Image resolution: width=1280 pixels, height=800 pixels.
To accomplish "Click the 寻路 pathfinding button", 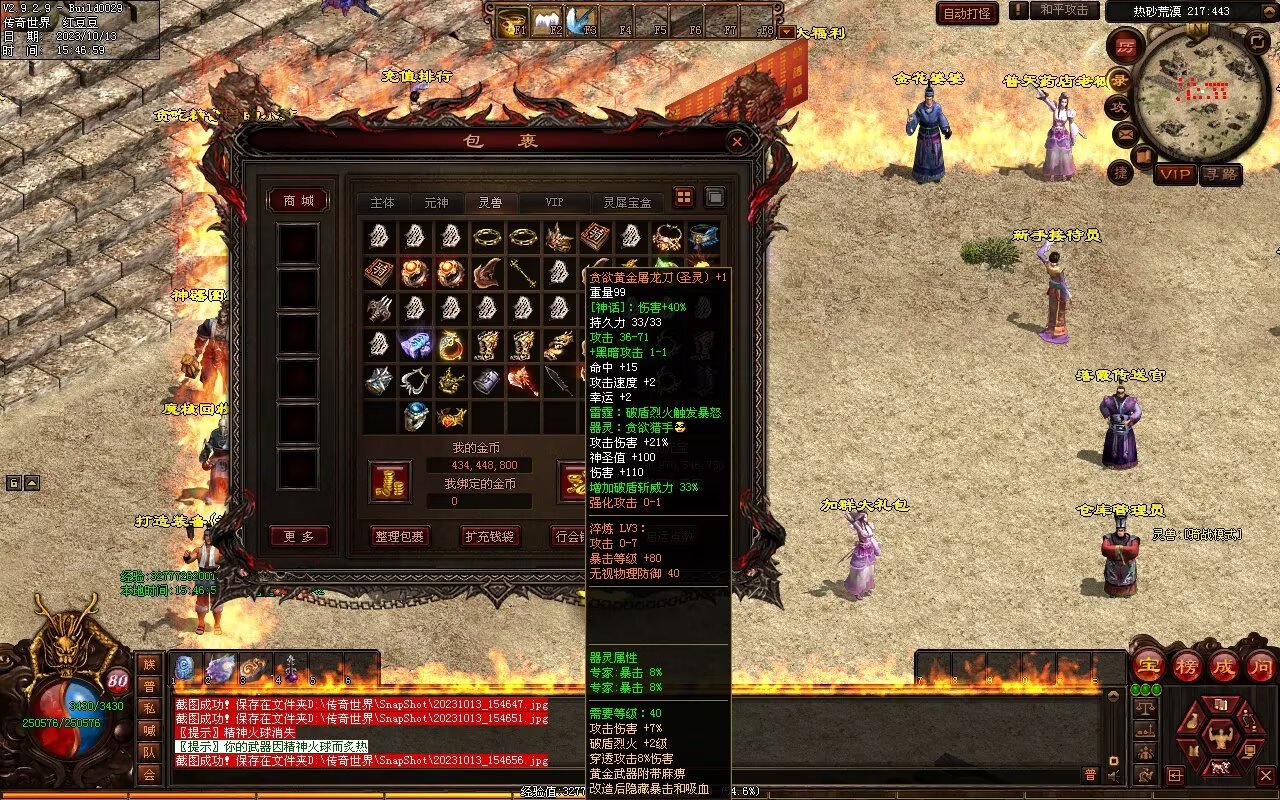I will click(1220, 174).
